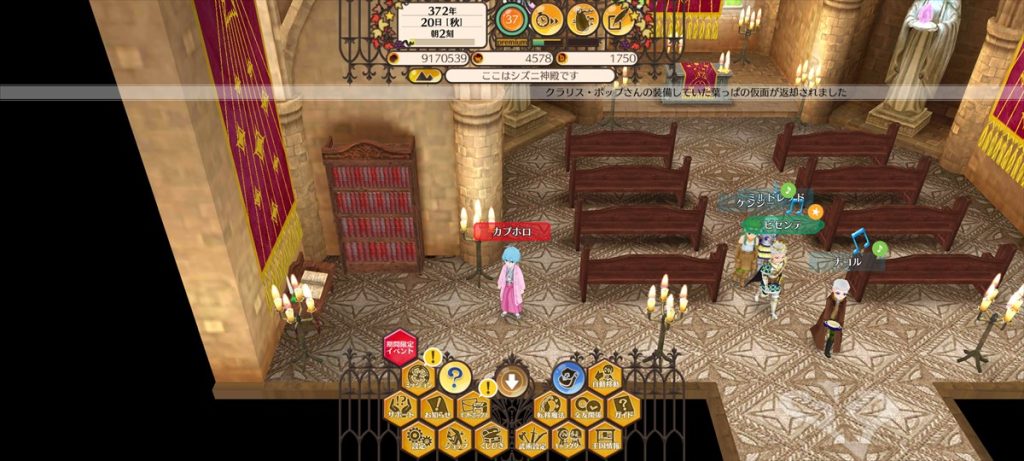Screen dimensions: 1024x461
Task: Open the friendships (交友関係) menu
Action: coord(586,407)
